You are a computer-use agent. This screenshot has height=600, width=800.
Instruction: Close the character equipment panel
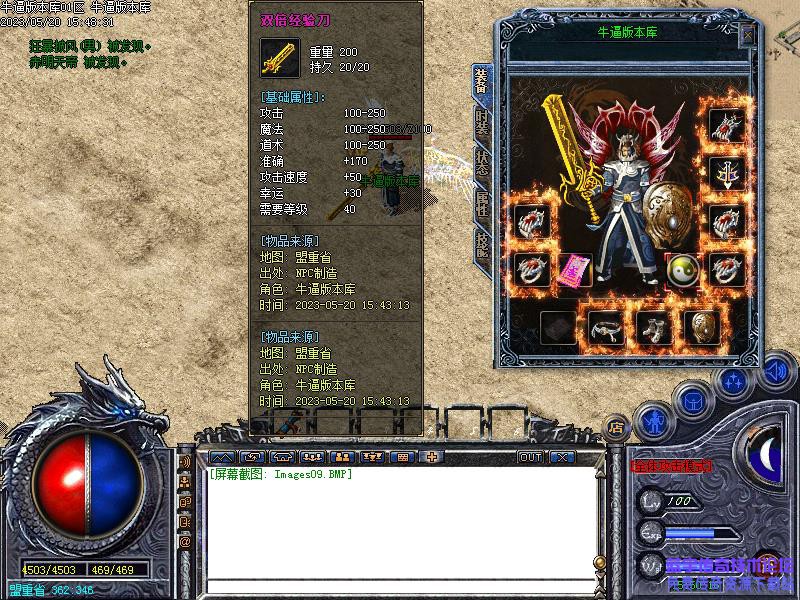(x=747, y=35)
